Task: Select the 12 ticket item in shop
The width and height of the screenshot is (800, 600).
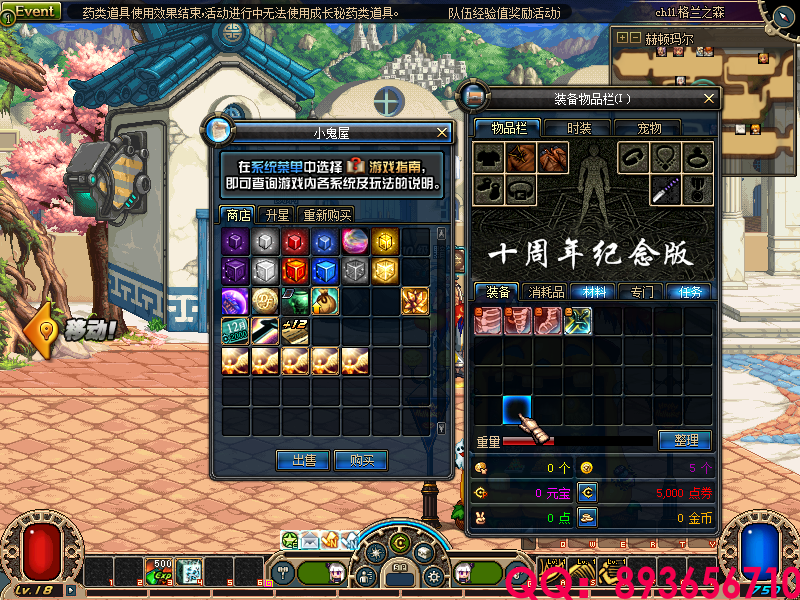Action: [x=235, y=331]
